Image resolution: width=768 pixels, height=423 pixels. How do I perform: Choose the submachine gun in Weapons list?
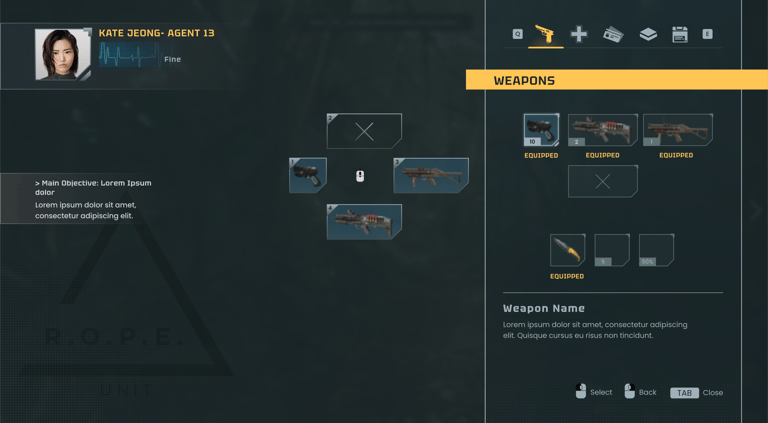(677, 130)
